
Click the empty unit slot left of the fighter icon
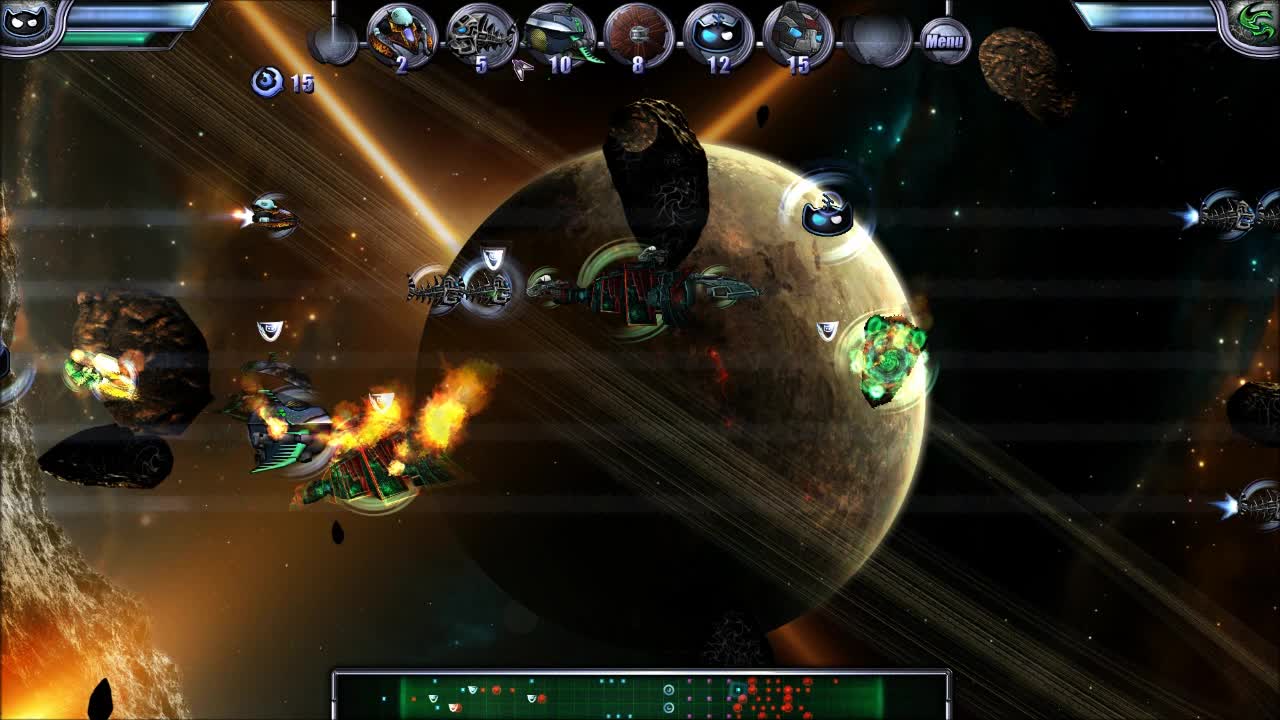pyautogui.click(x=330, y=38)
